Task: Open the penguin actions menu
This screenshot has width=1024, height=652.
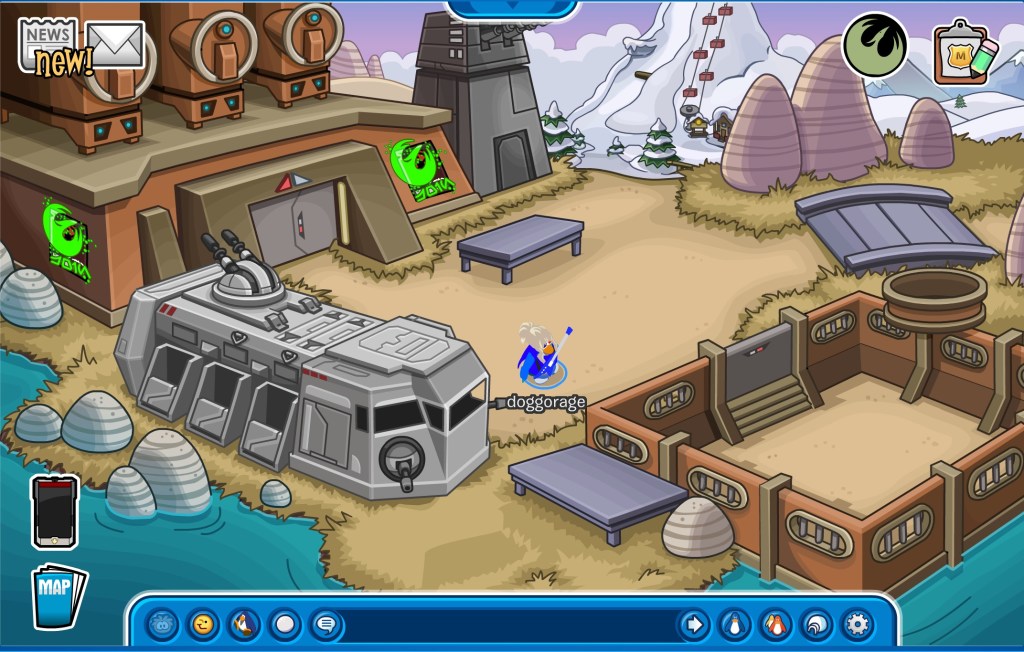Action: [x=244, y=625]
